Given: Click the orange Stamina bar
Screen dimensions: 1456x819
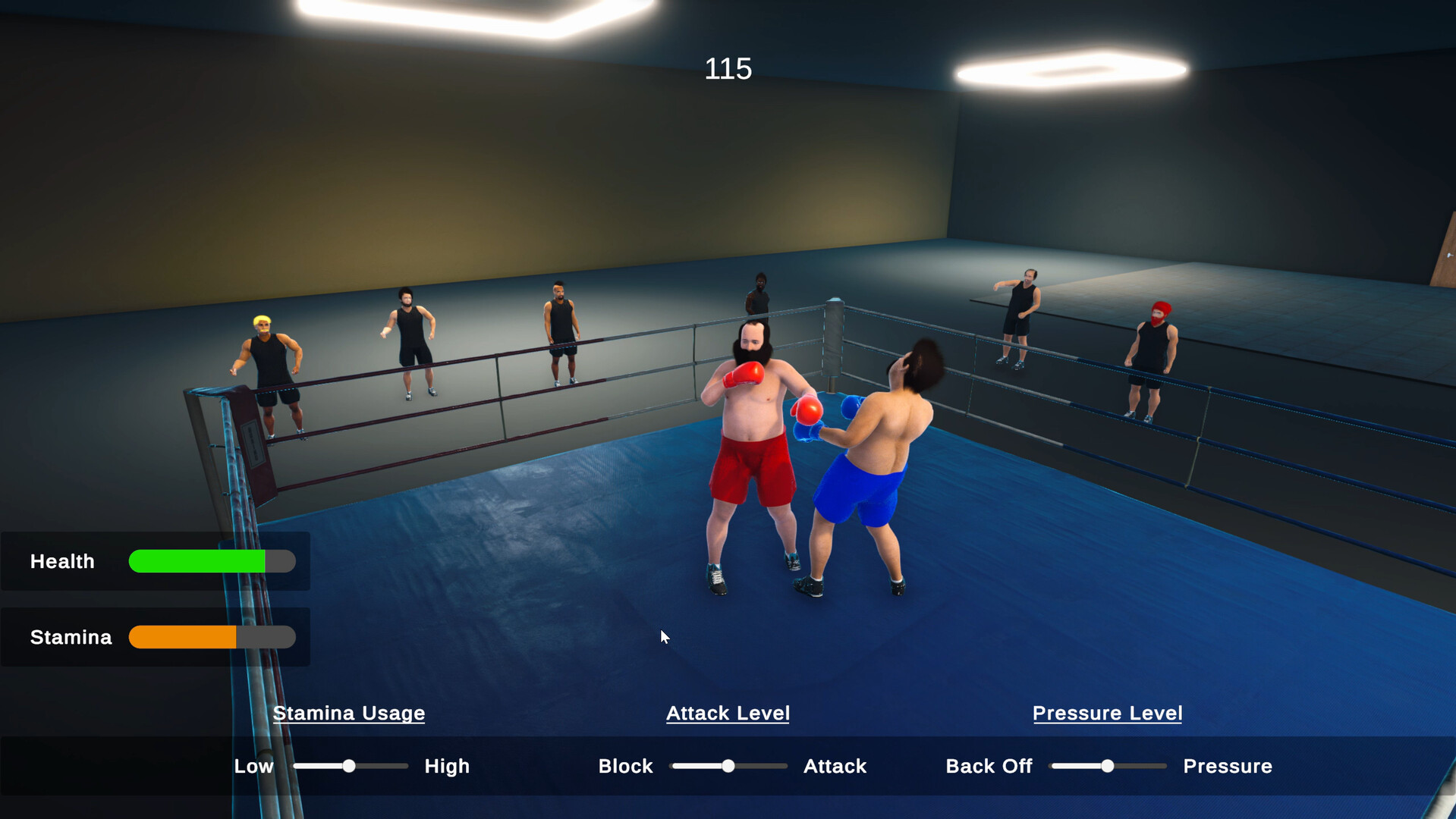Looking at the screenshot, I should click(184, 637).
